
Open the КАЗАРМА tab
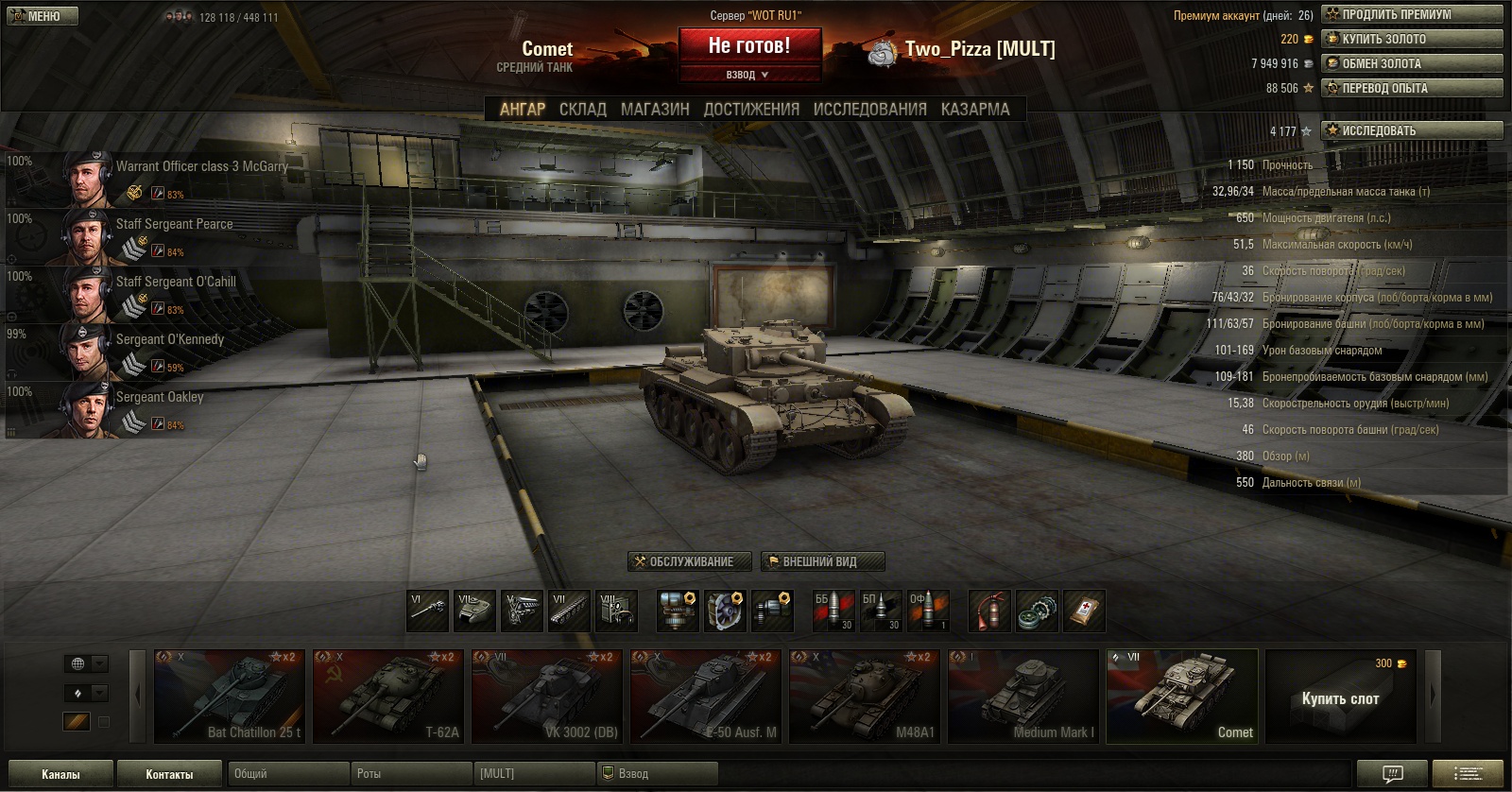pyautogui.click(x=975, y=109)
